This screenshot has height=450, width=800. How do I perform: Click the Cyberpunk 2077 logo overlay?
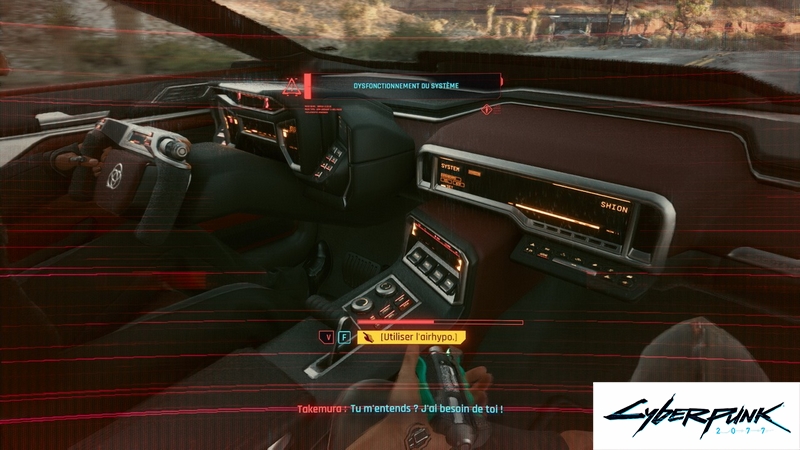click(x=696, y=415)
